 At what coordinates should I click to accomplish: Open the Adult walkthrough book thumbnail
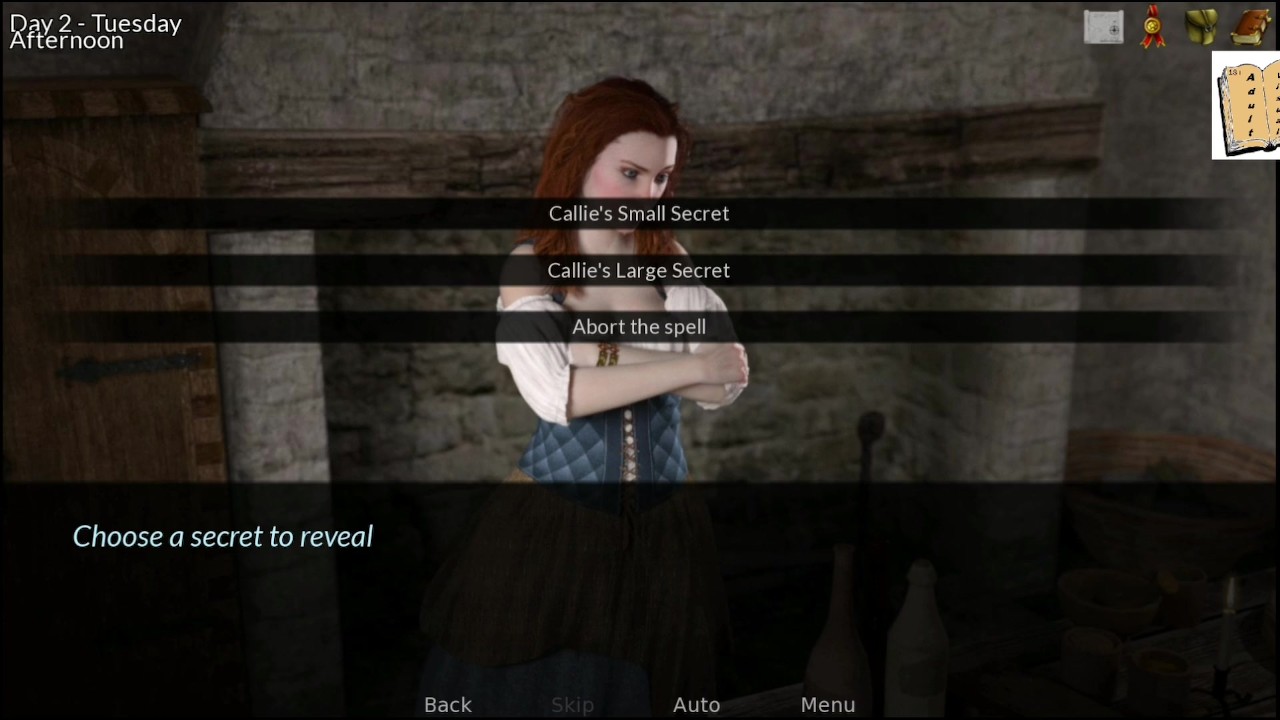pyautogui.click(x=1247, y=105)
